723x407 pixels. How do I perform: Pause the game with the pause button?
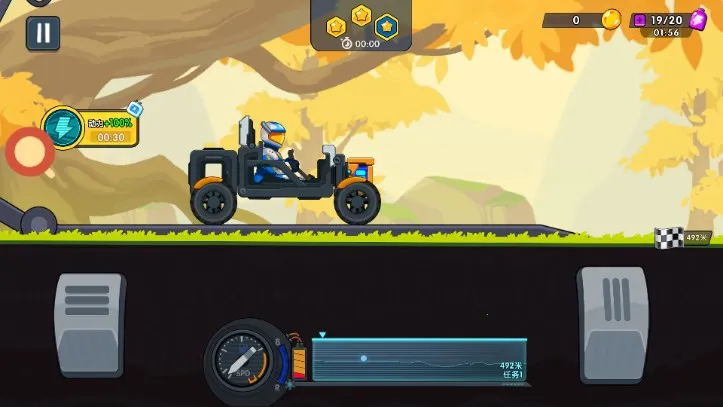[x=42, y=33]
